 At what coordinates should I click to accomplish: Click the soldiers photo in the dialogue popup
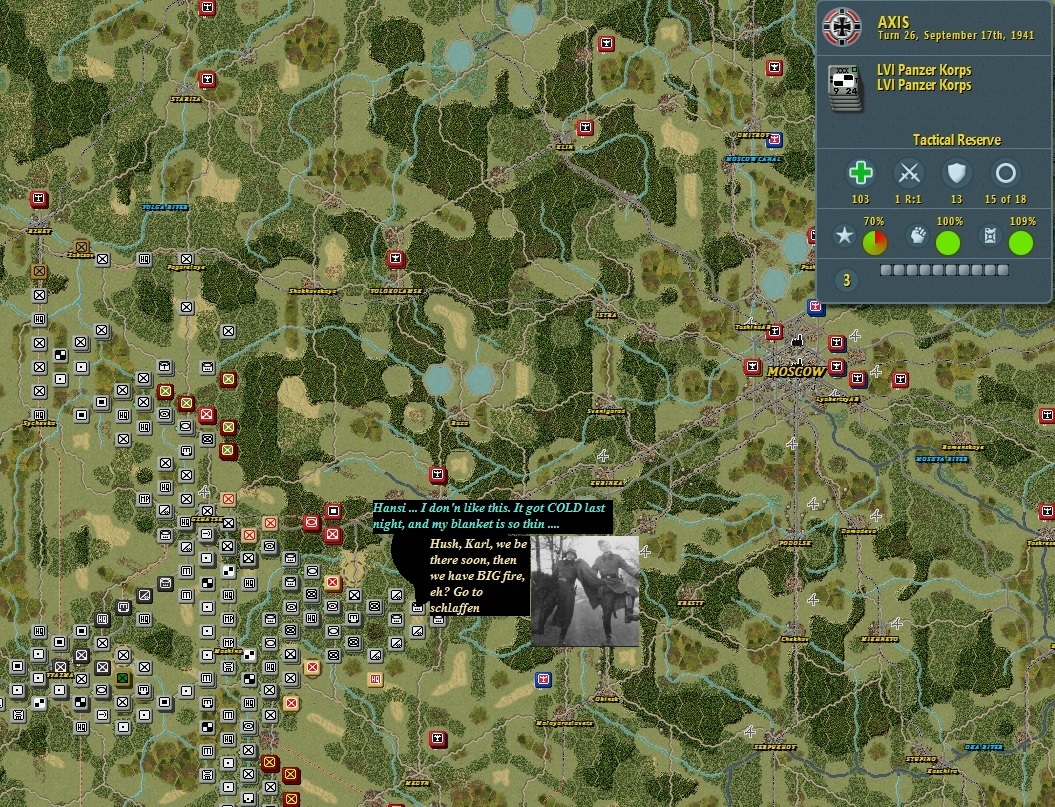pos(585,590)
